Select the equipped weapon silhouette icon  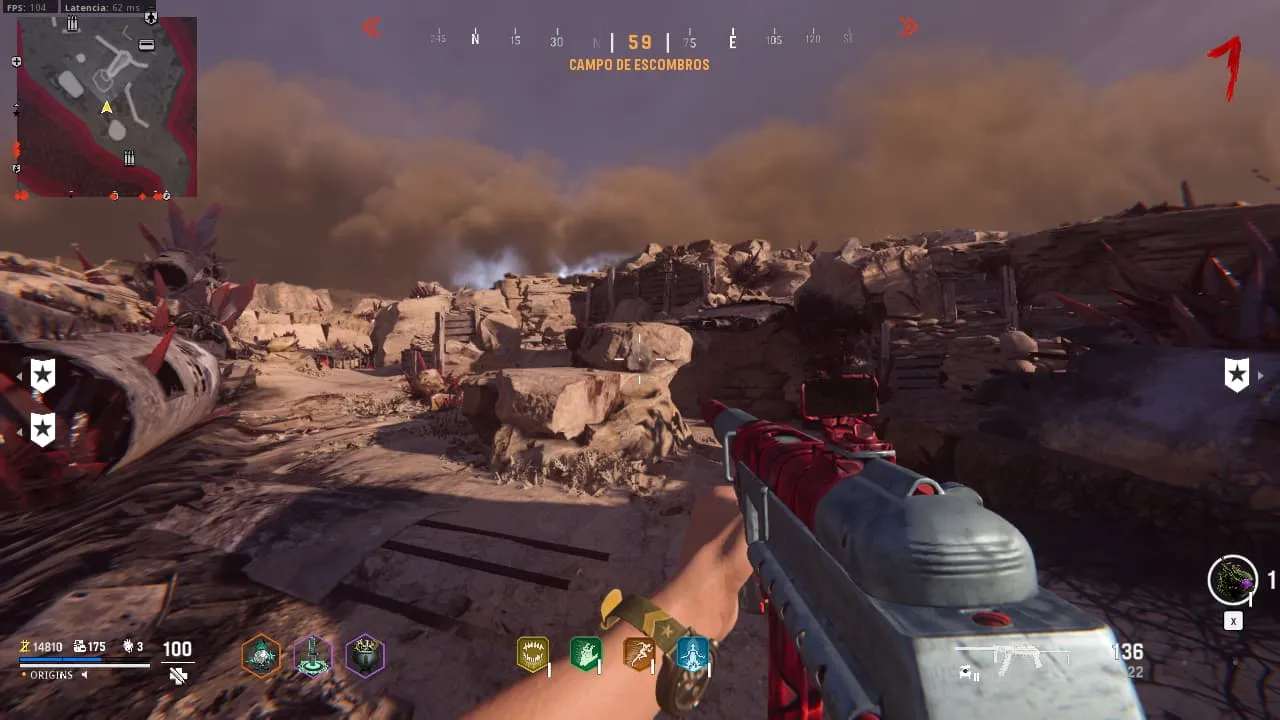[1012, 658]
